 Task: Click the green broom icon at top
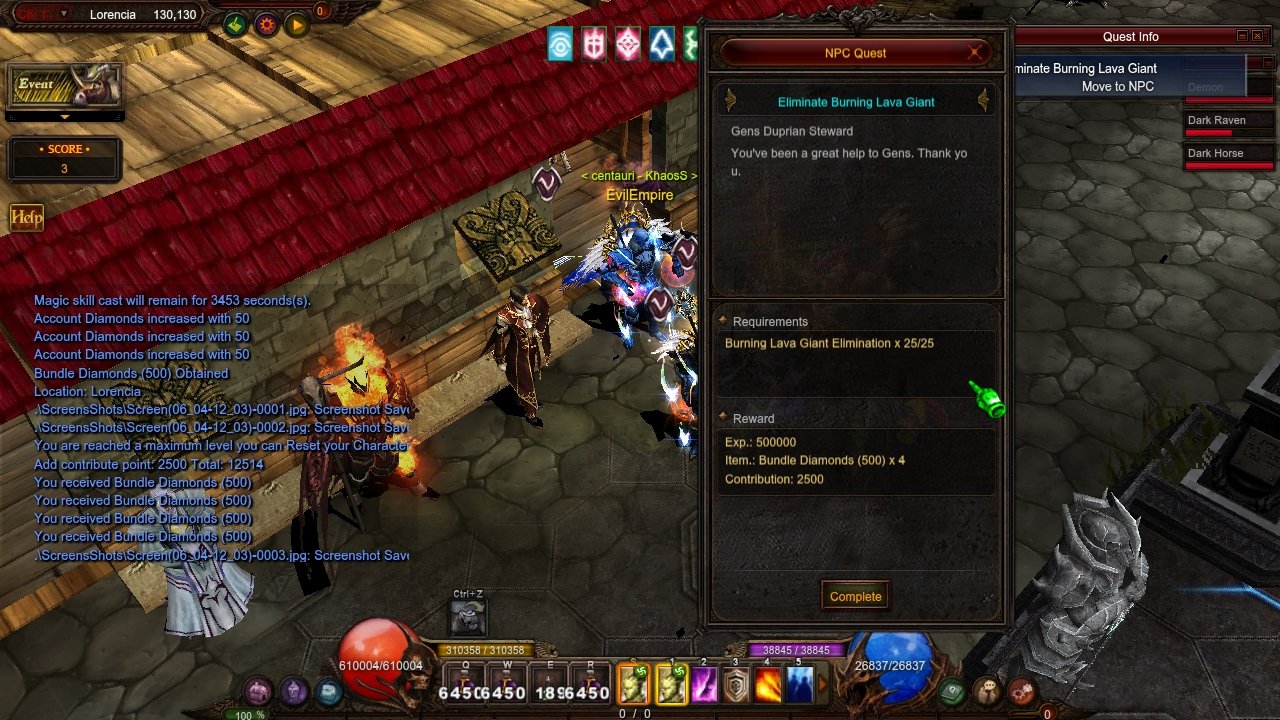click(x=235, y=25)
